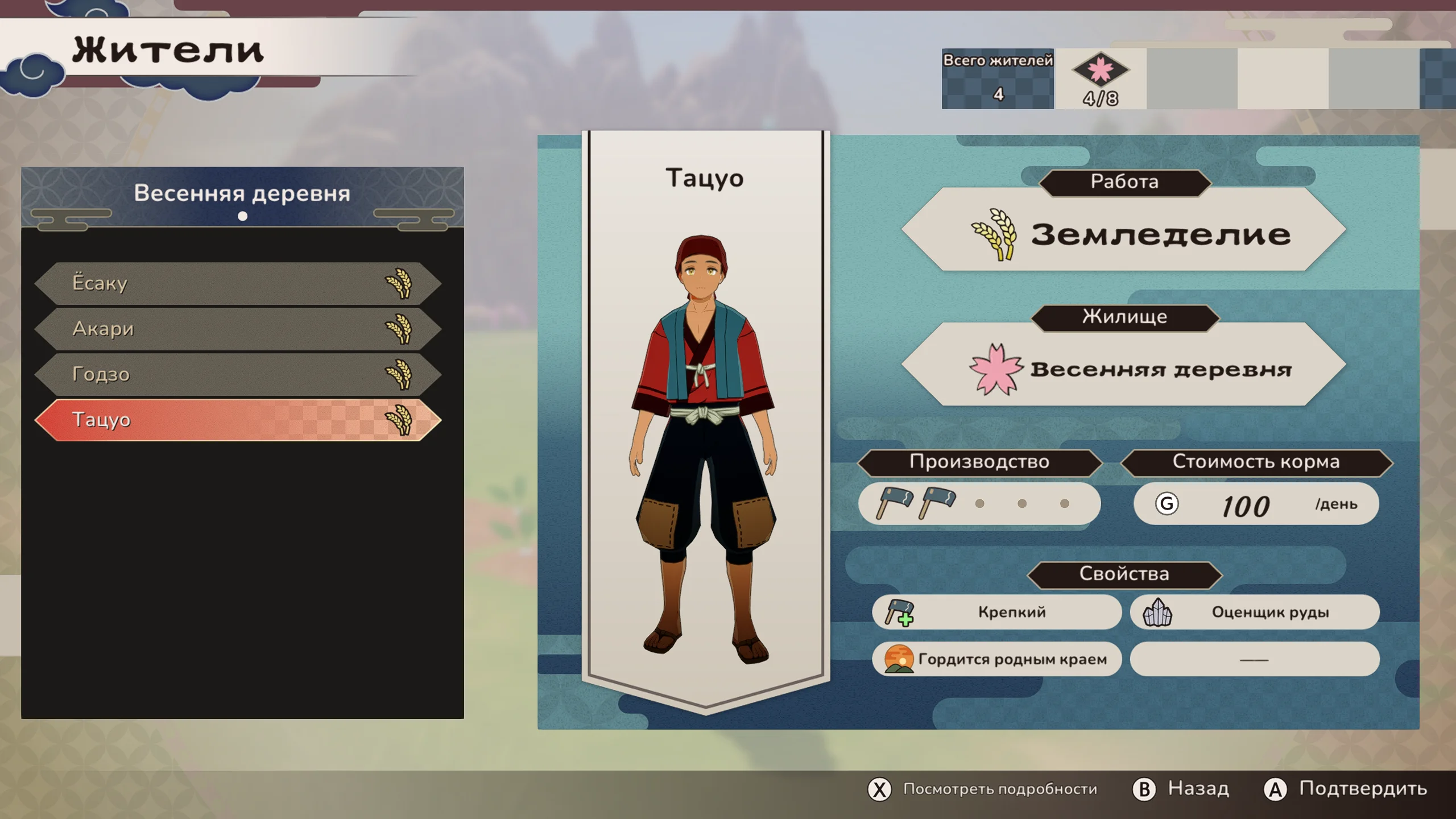Select the Оценщик руды trait
The image size is (1456, 819).
(x=1255, y=612)
